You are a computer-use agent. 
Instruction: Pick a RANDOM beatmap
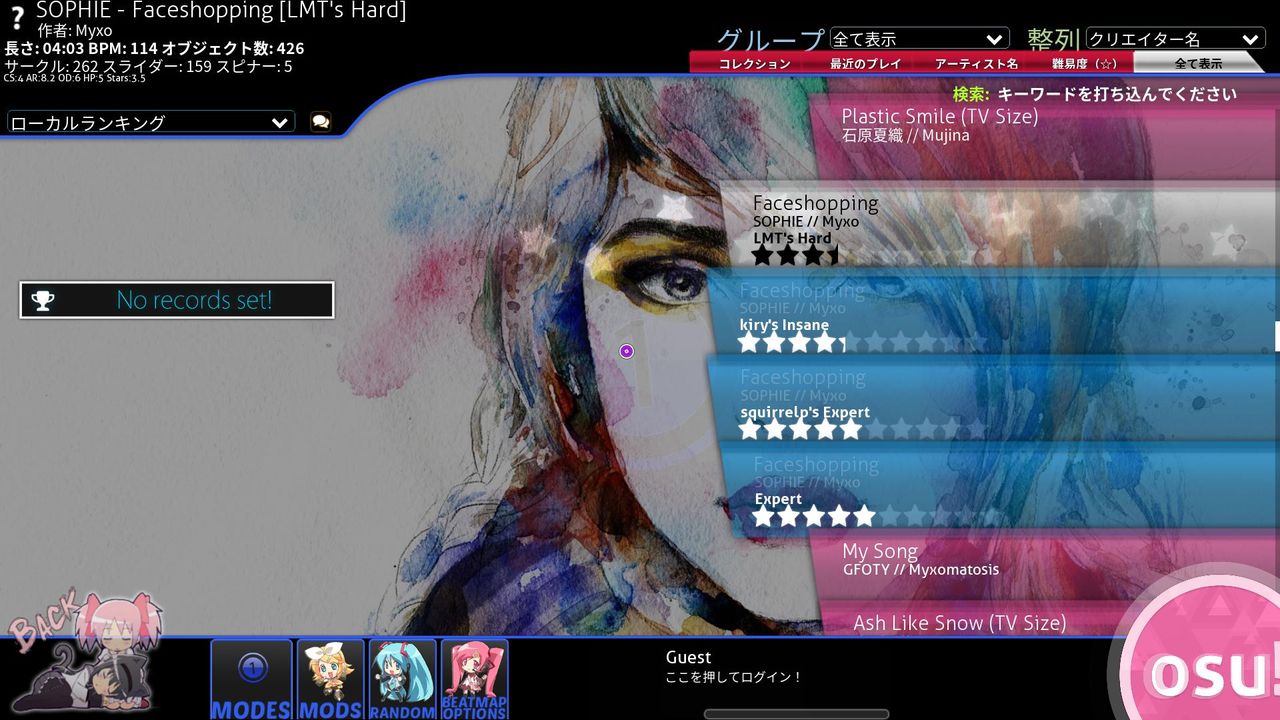click(403, 677)
